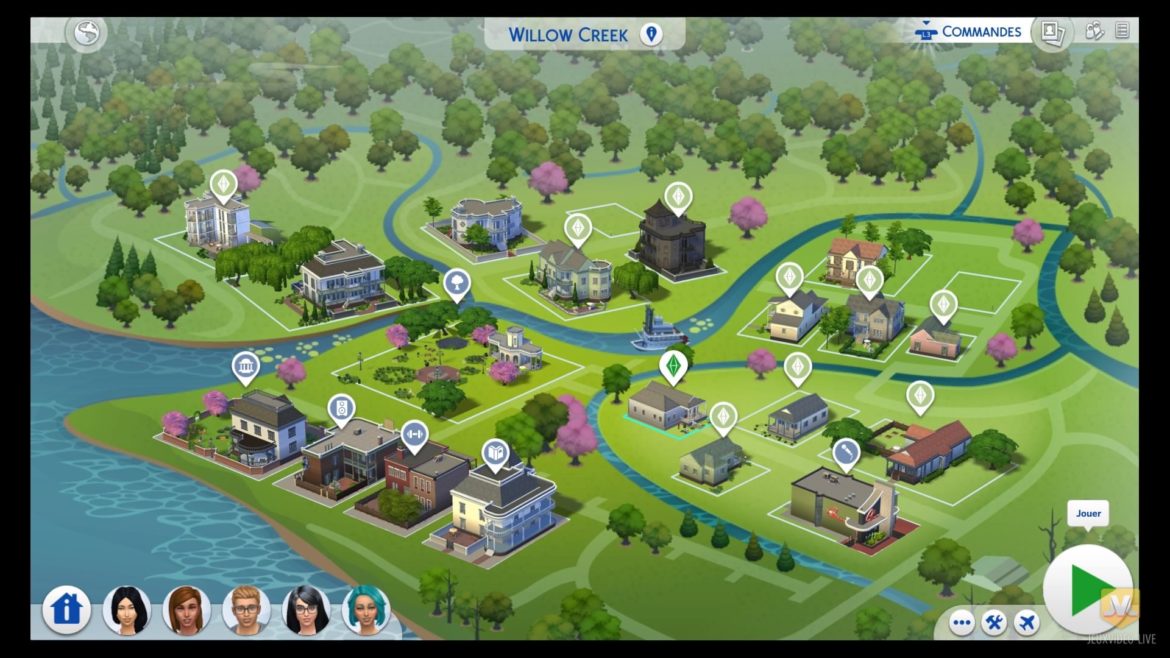Select the gym dumbbell lot marker
The image size is (1170, 658).
[x=413, y=435]
